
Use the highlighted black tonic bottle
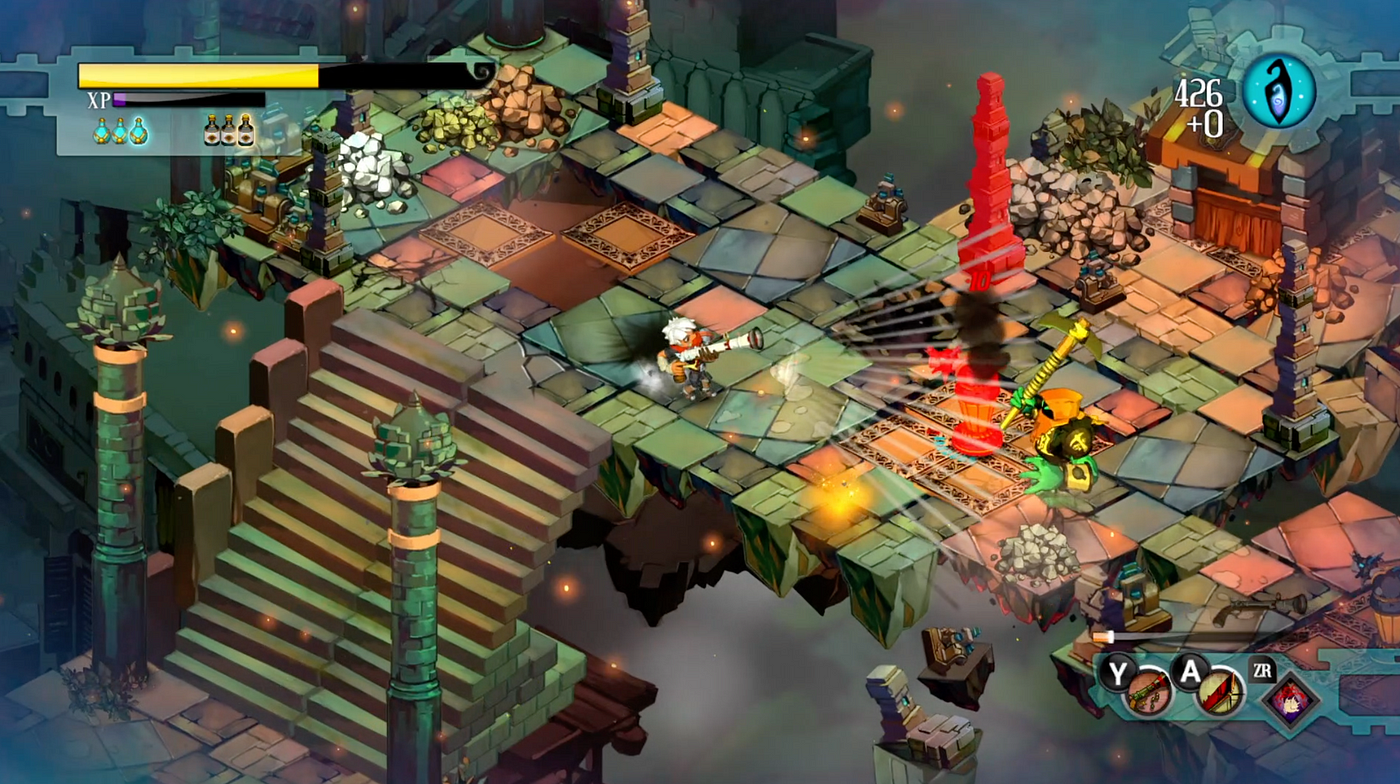click(246, 129)
